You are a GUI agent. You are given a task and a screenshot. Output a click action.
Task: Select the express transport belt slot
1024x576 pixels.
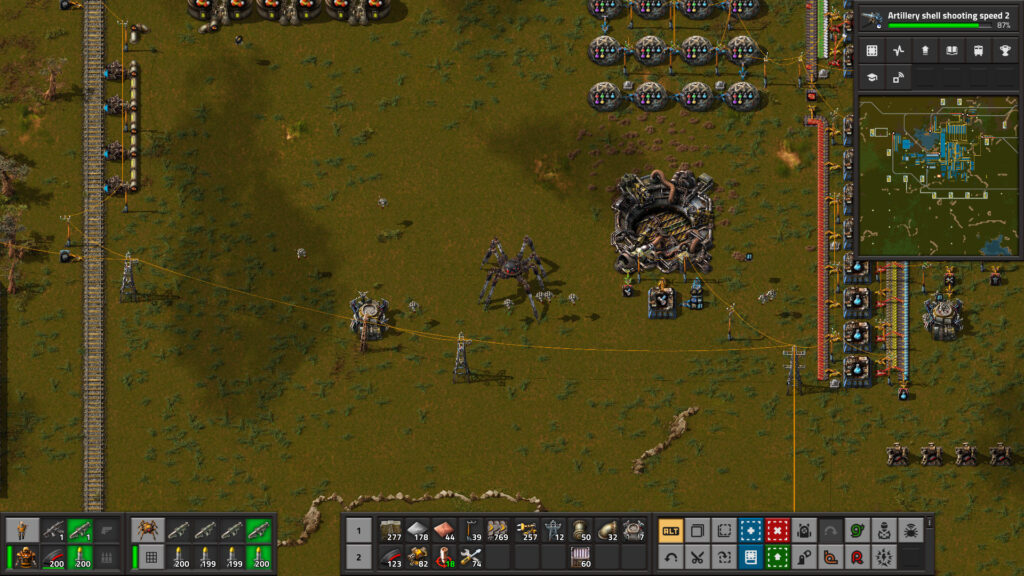click(x=499, y=530)
